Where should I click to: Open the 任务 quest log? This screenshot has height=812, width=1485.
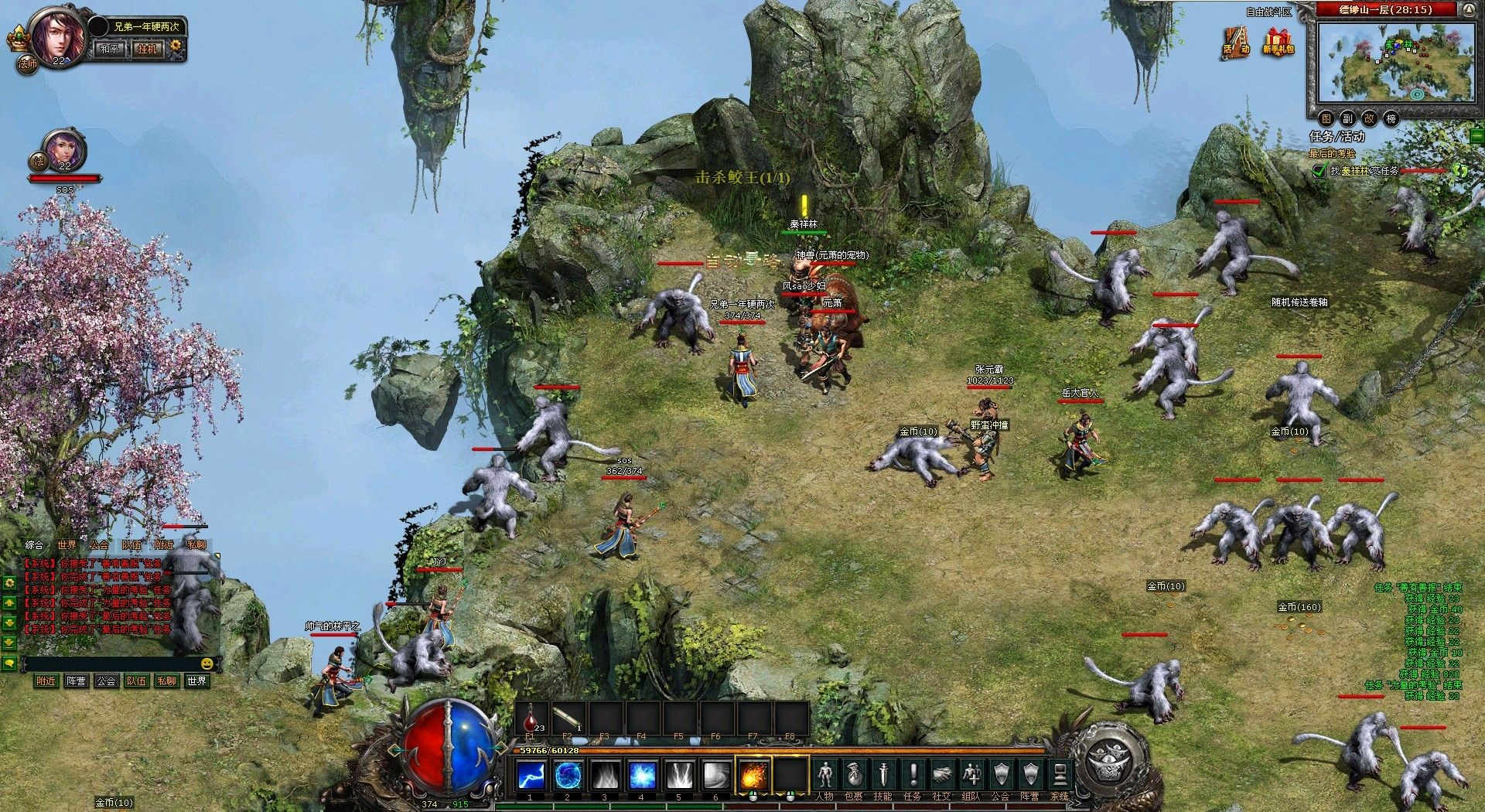click(x=913, y=776)
